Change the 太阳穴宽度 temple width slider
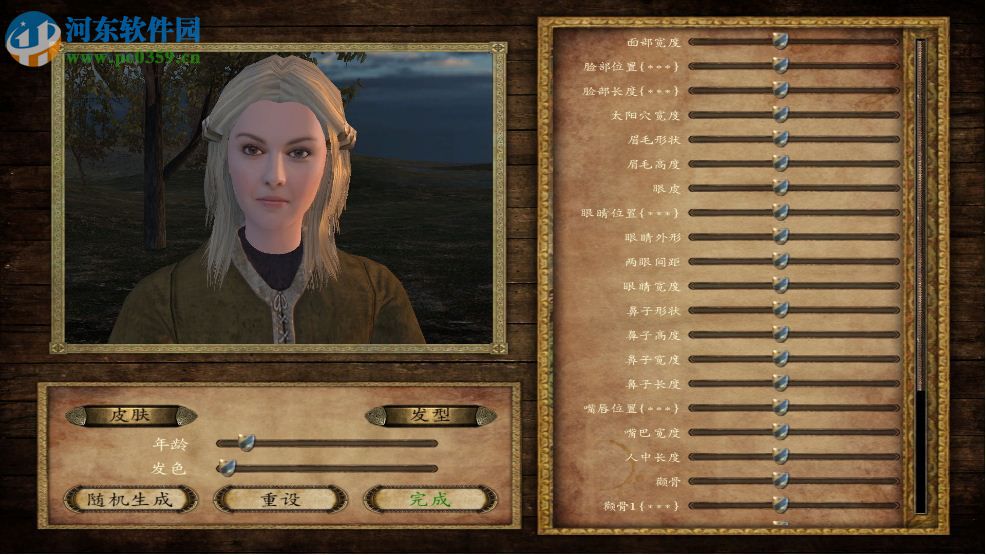Image resolution: width=986 pixels, height=555 pixels. tap(780, 114)
